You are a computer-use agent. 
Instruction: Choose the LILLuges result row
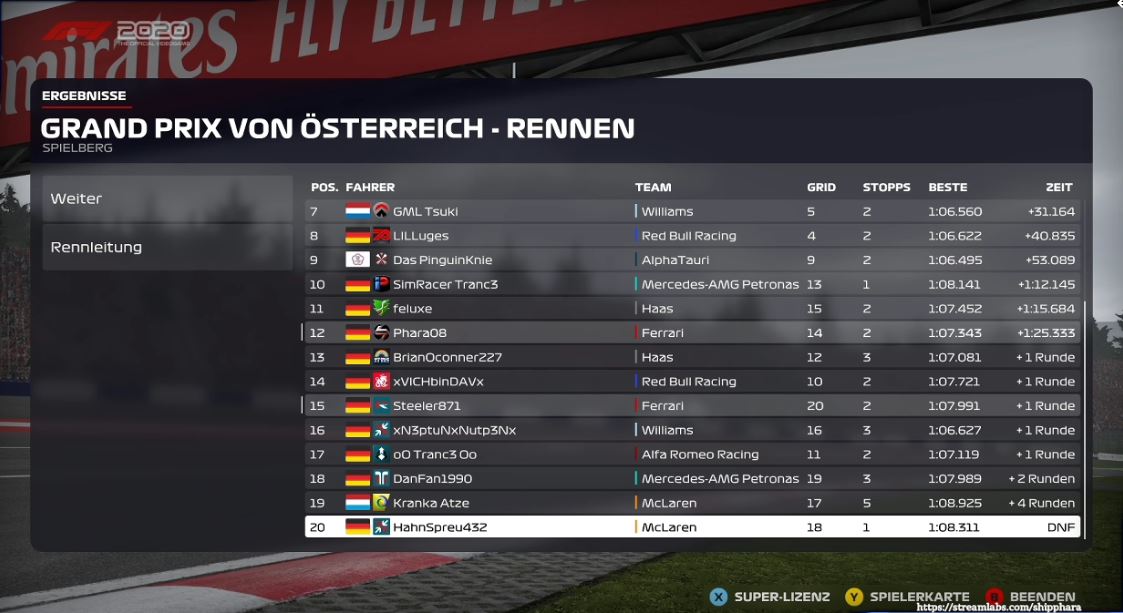(692, 236)
